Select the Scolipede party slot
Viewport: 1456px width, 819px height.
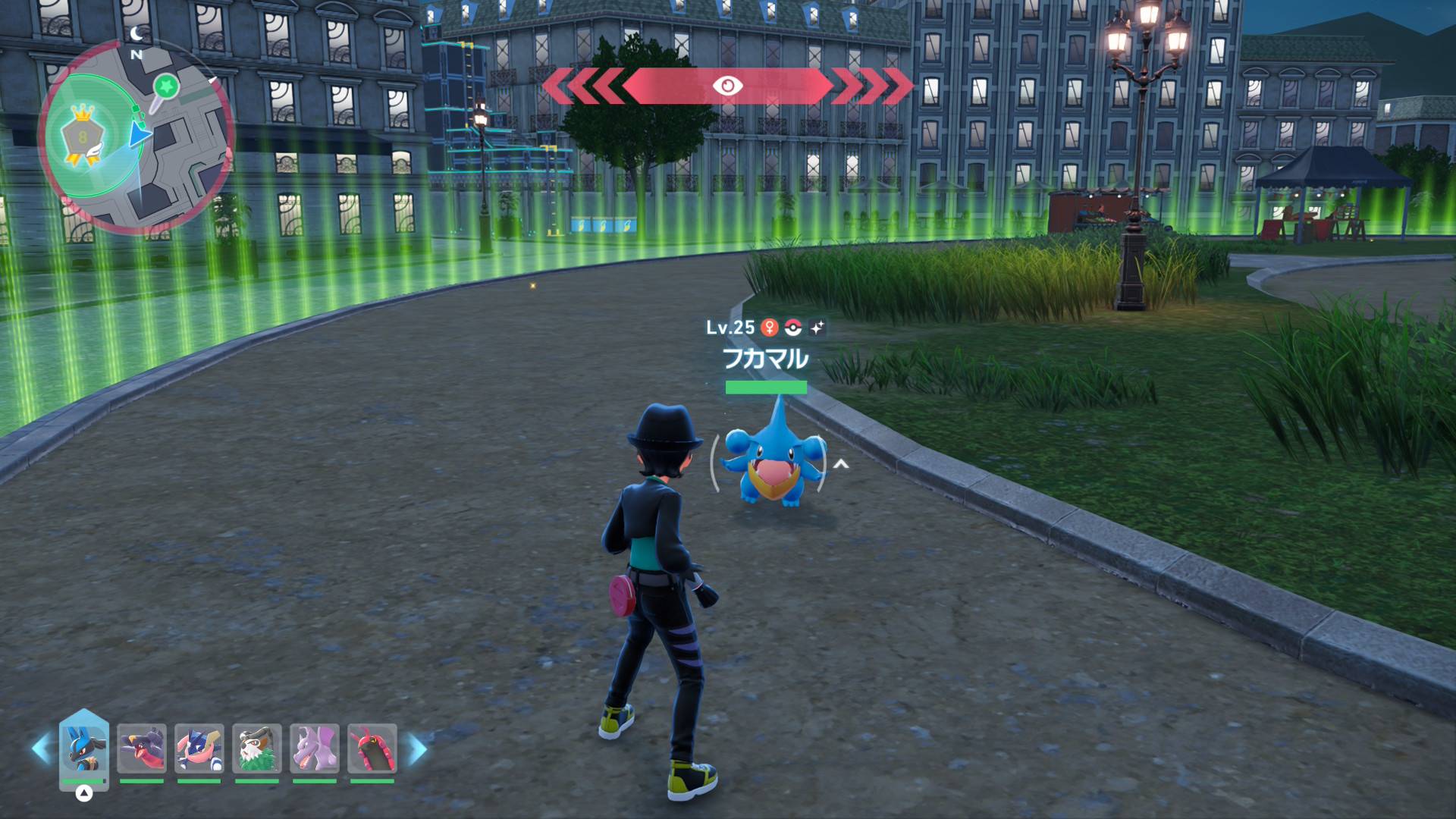372,748
